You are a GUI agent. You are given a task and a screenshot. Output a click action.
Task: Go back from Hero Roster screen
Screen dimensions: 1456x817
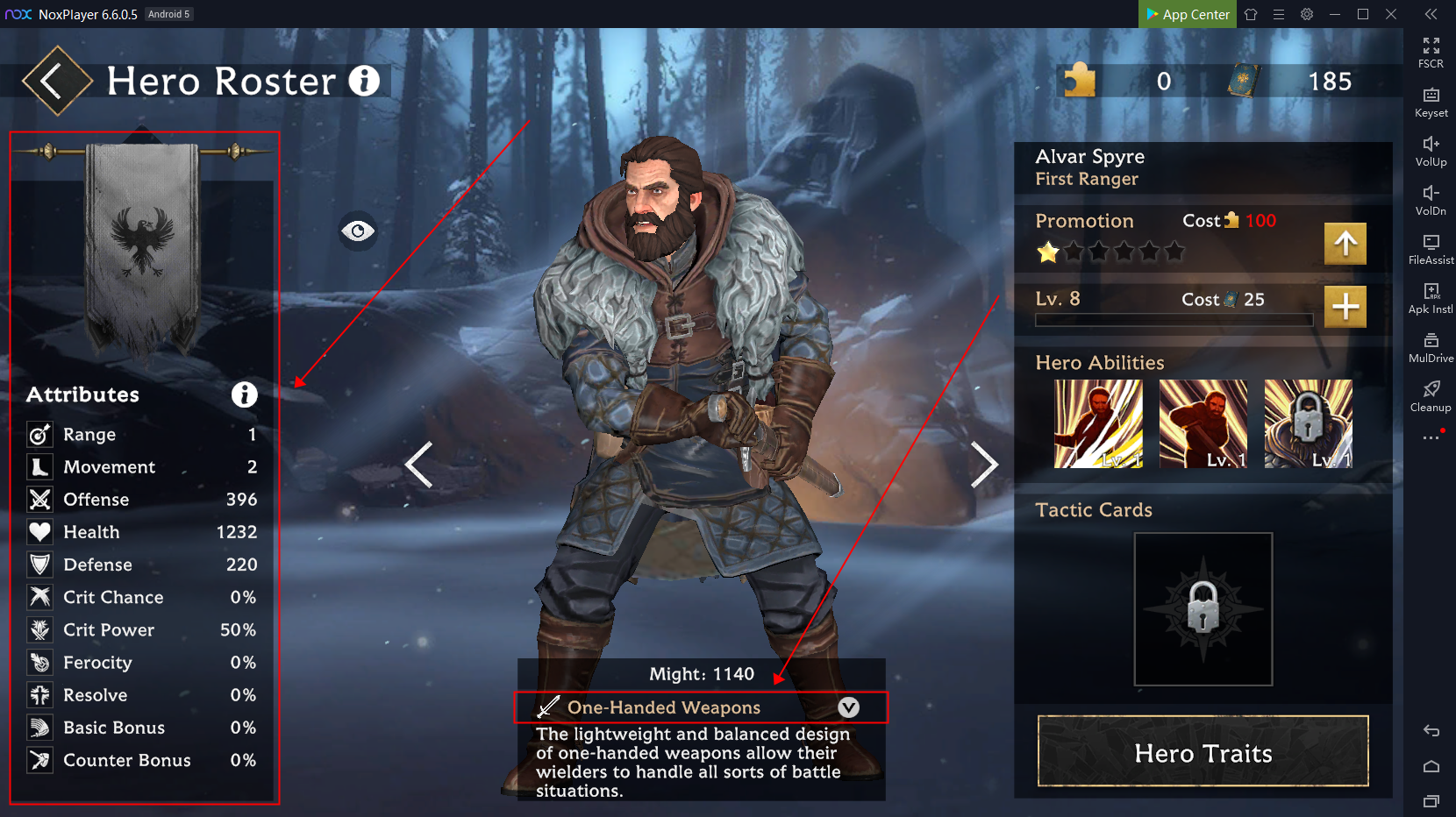coord(55,82)
